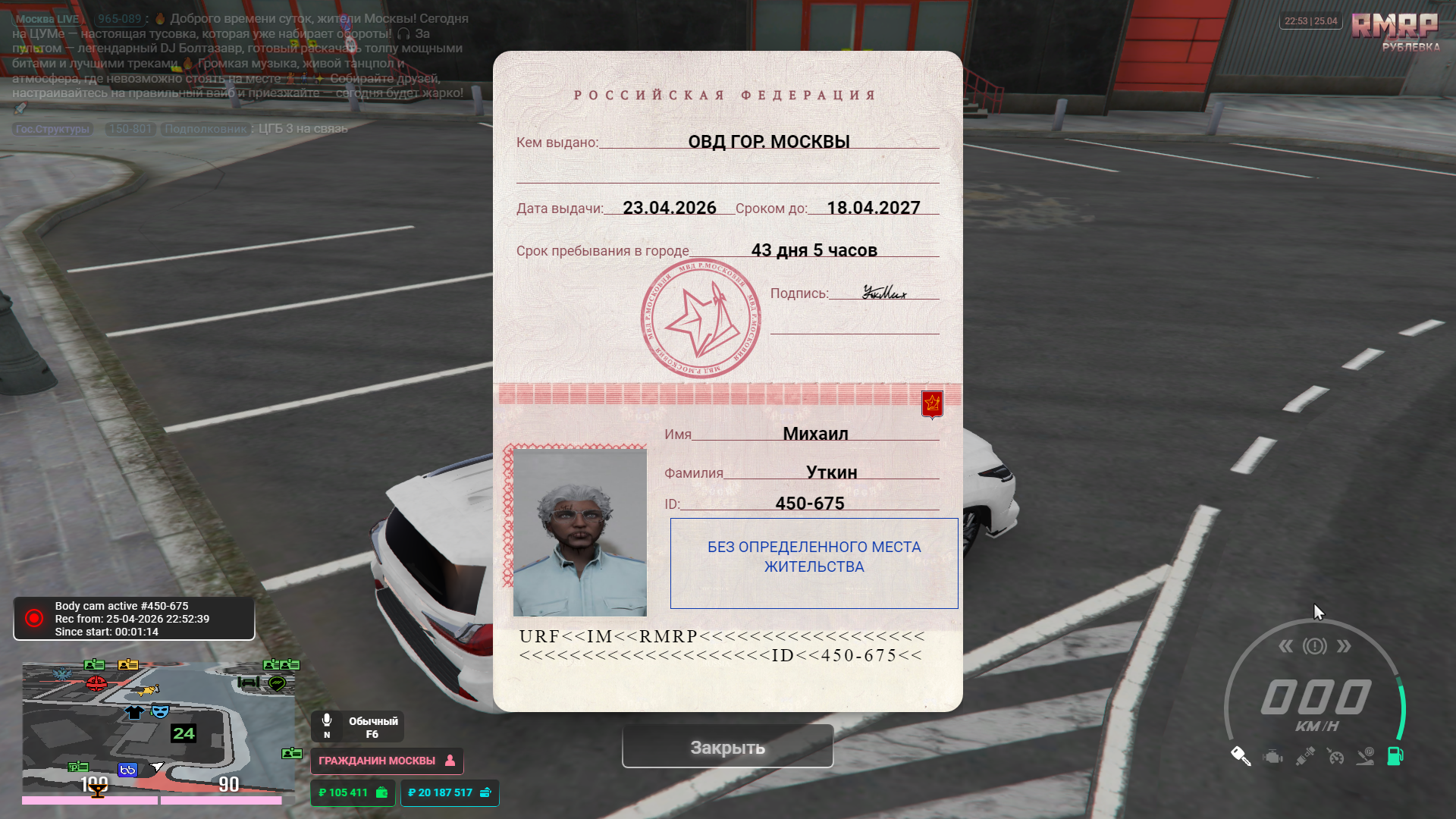Viewport: 1456px width, 819px height.
Task: Click the blue mask marker on minimap
Action: (160, 711)
